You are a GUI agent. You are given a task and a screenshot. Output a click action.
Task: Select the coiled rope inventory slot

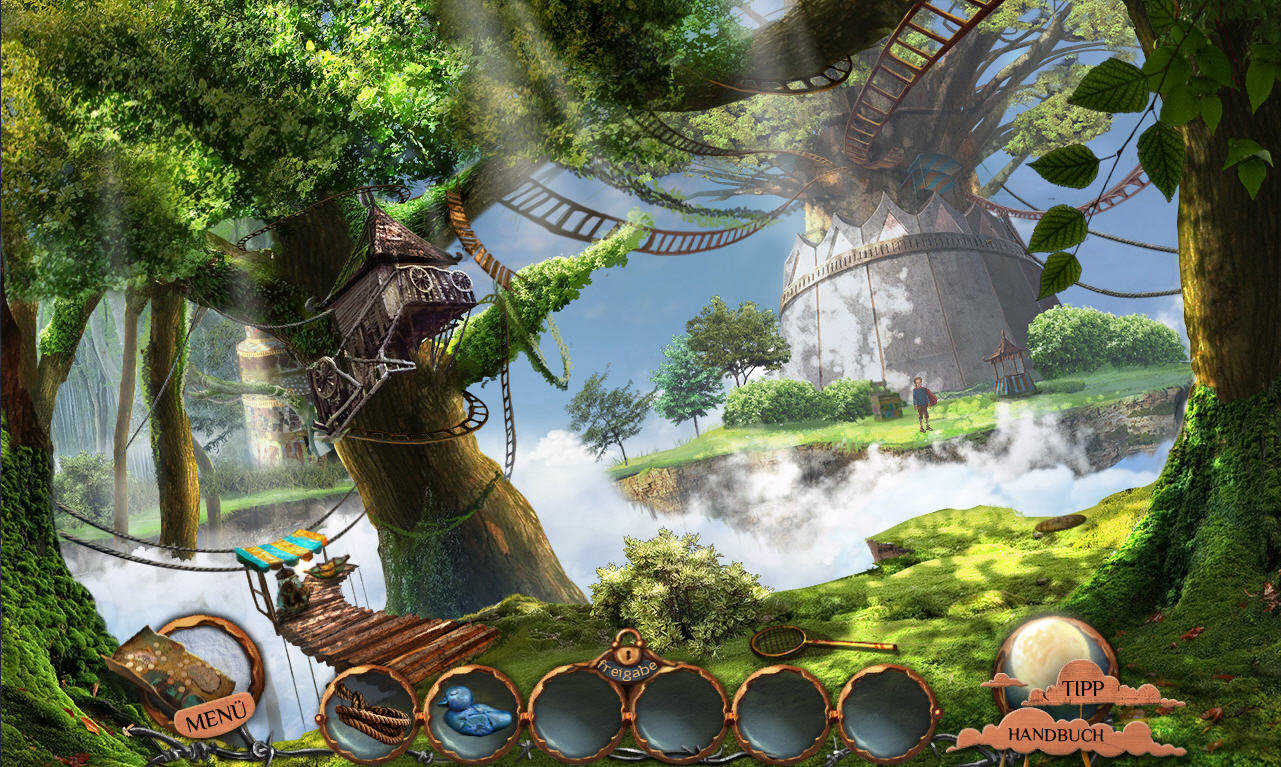(368, 712)
